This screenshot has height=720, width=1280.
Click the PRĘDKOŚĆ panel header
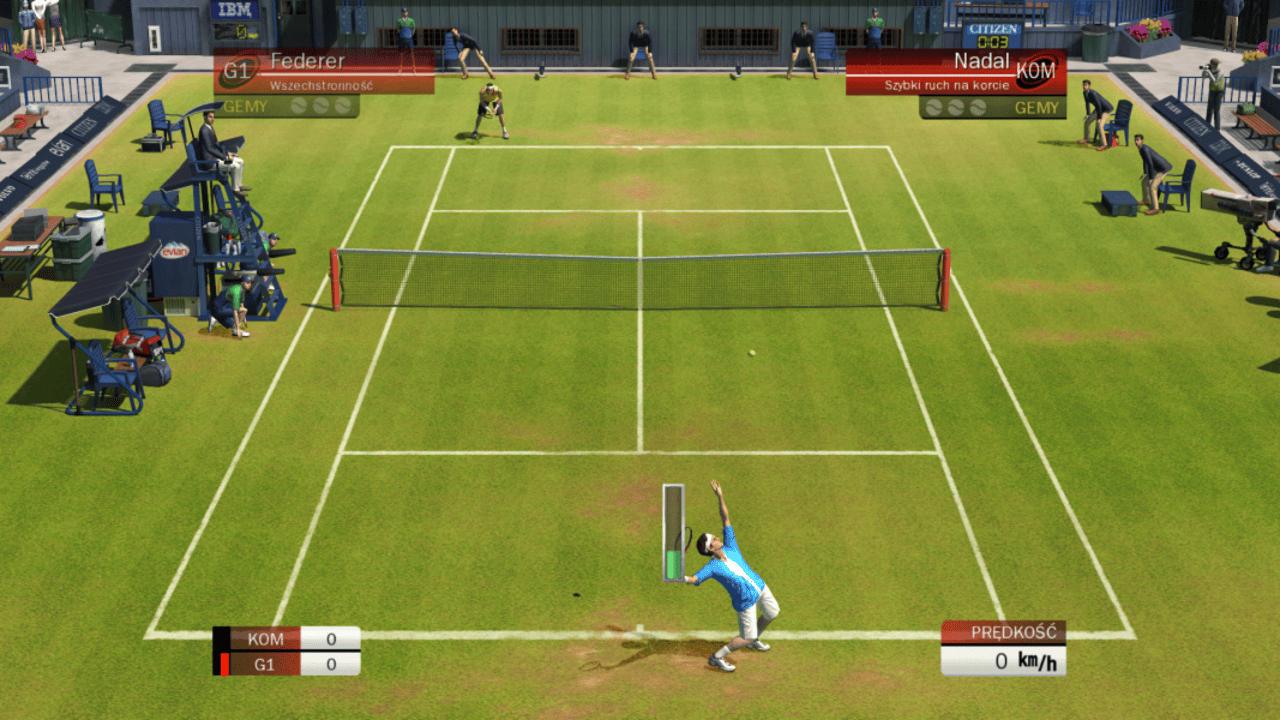point(1014,633)
